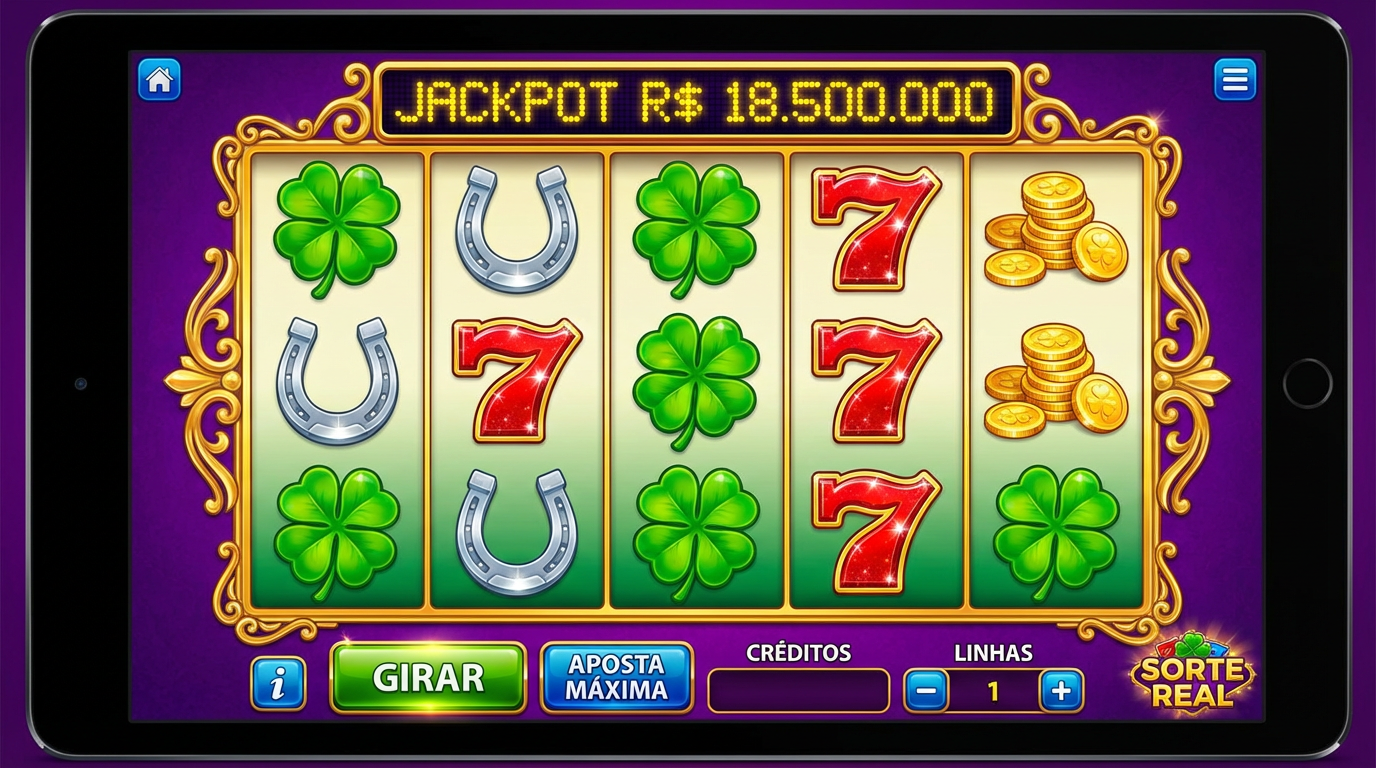The height and width of the screenshot is (768, 1376).
Task: Click inside the CRÉDITOS input field
Action: coord(798,690)
